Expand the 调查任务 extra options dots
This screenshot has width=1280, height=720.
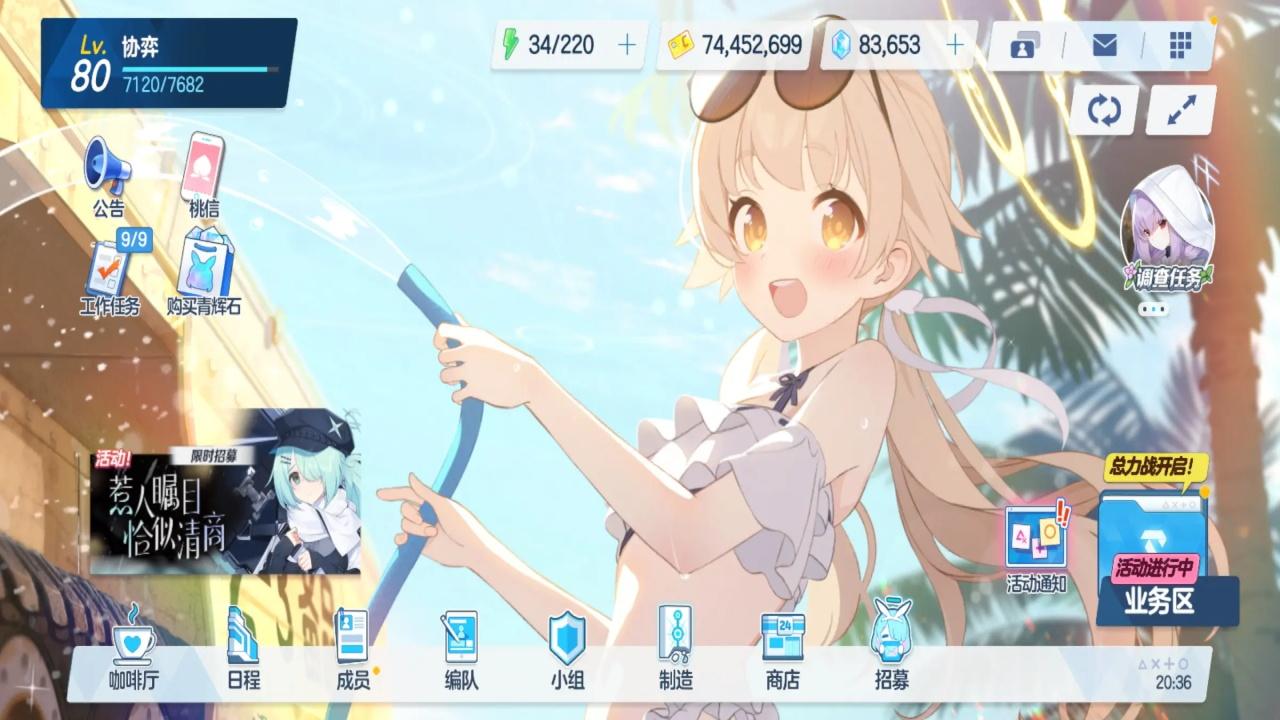(x=1150, y=307)
